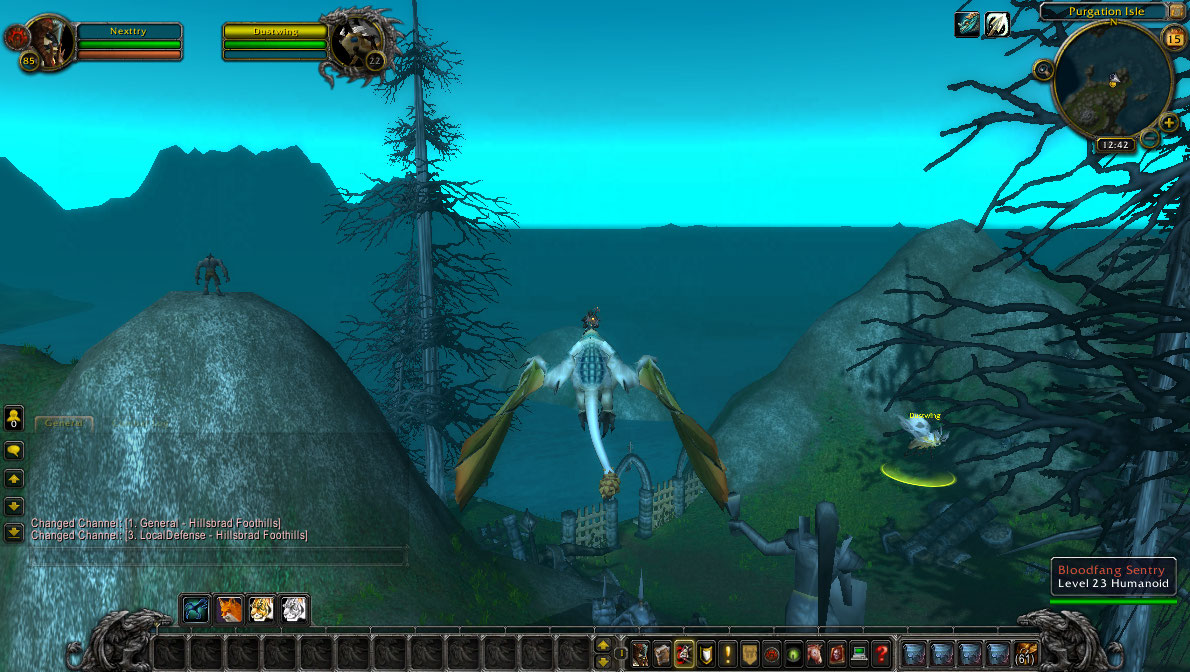Open the friends list social button

click(x=14, y=417)
